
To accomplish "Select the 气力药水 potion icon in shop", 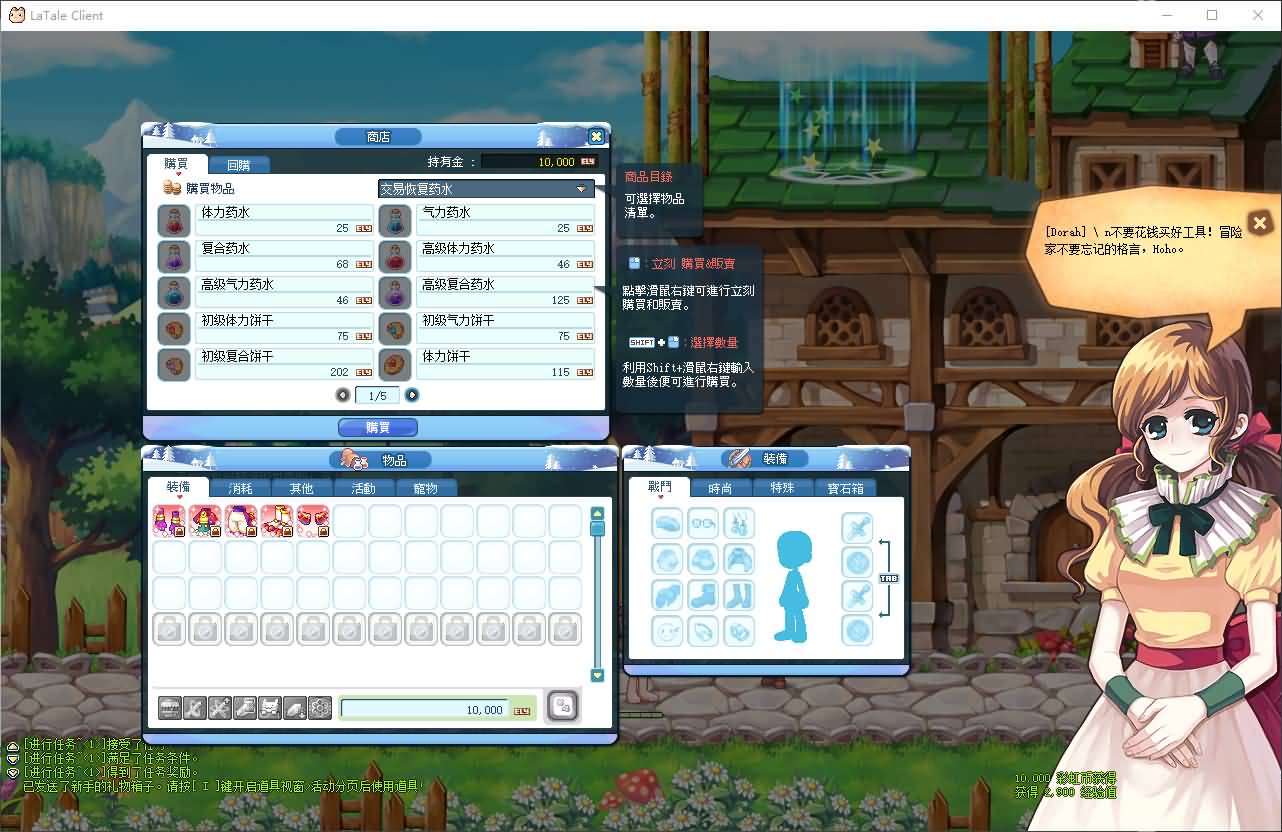I will pyautogui.click(x=394, y=220).
